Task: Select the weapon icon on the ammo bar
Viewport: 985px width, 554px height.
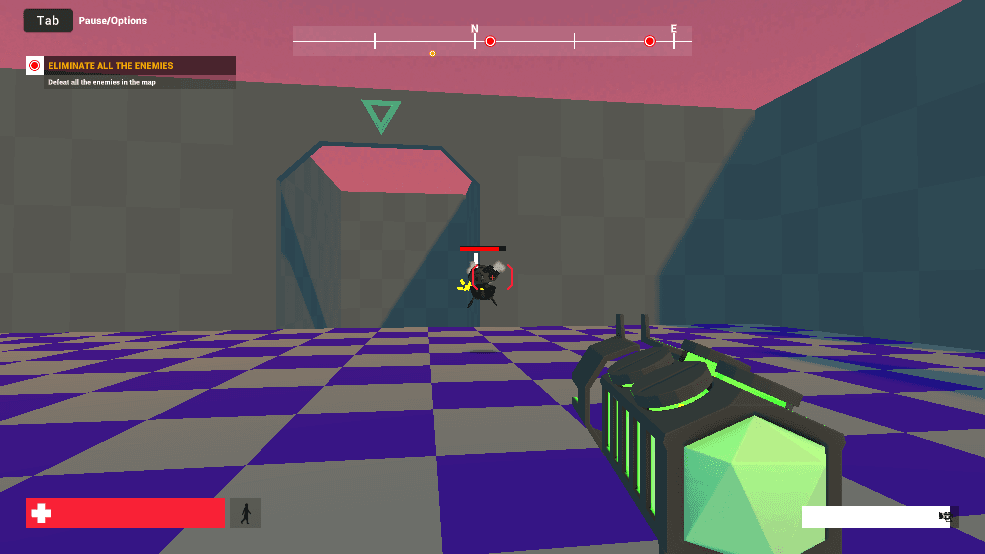Action: [945, 516]
